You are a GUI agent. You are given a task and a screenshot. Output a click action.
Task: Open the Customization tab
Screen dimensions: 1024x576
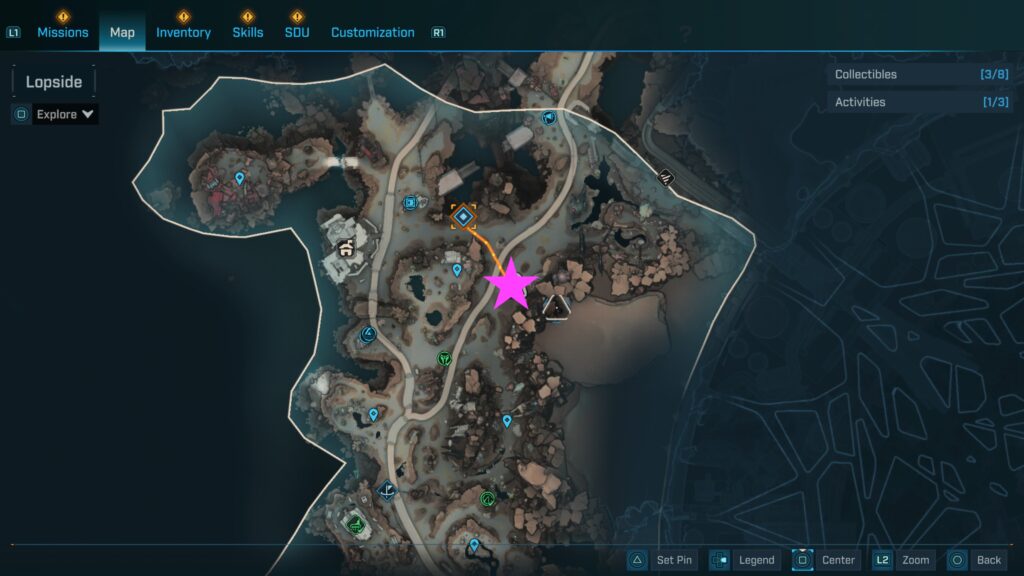[x=372, y=32]
